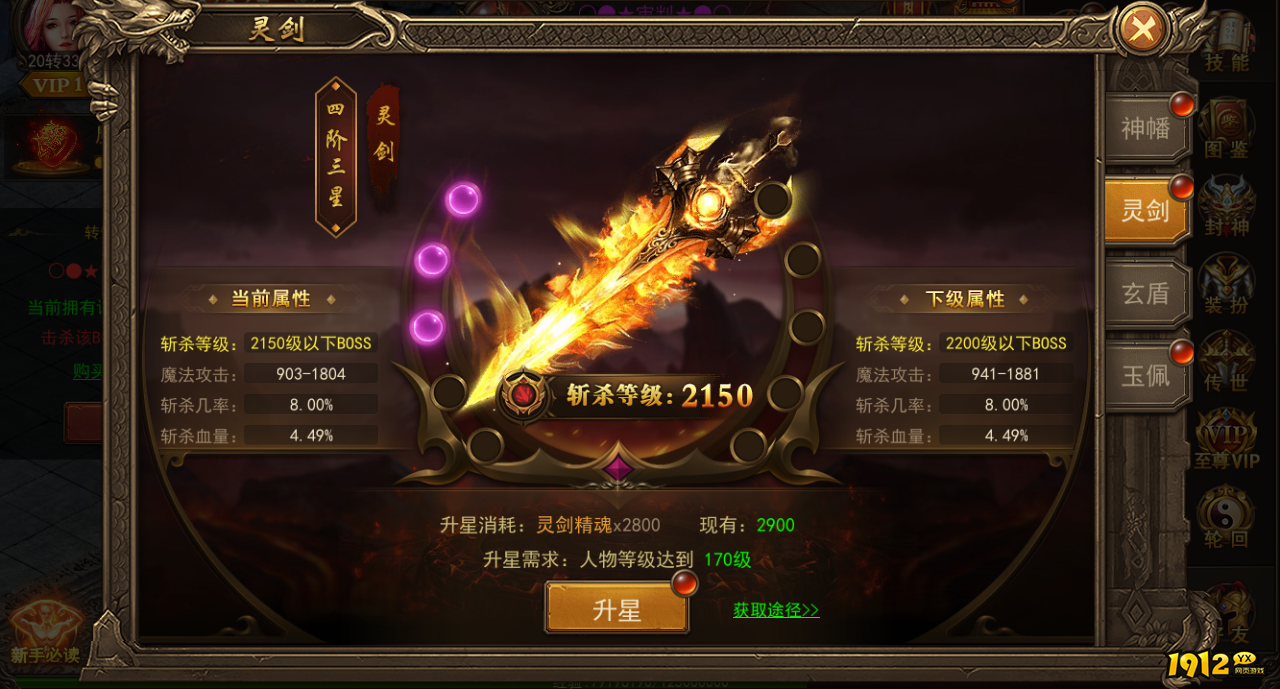Open the 图鉴 codex icon
This screenshot has width=1280, height=689.
pos(1227,130)
